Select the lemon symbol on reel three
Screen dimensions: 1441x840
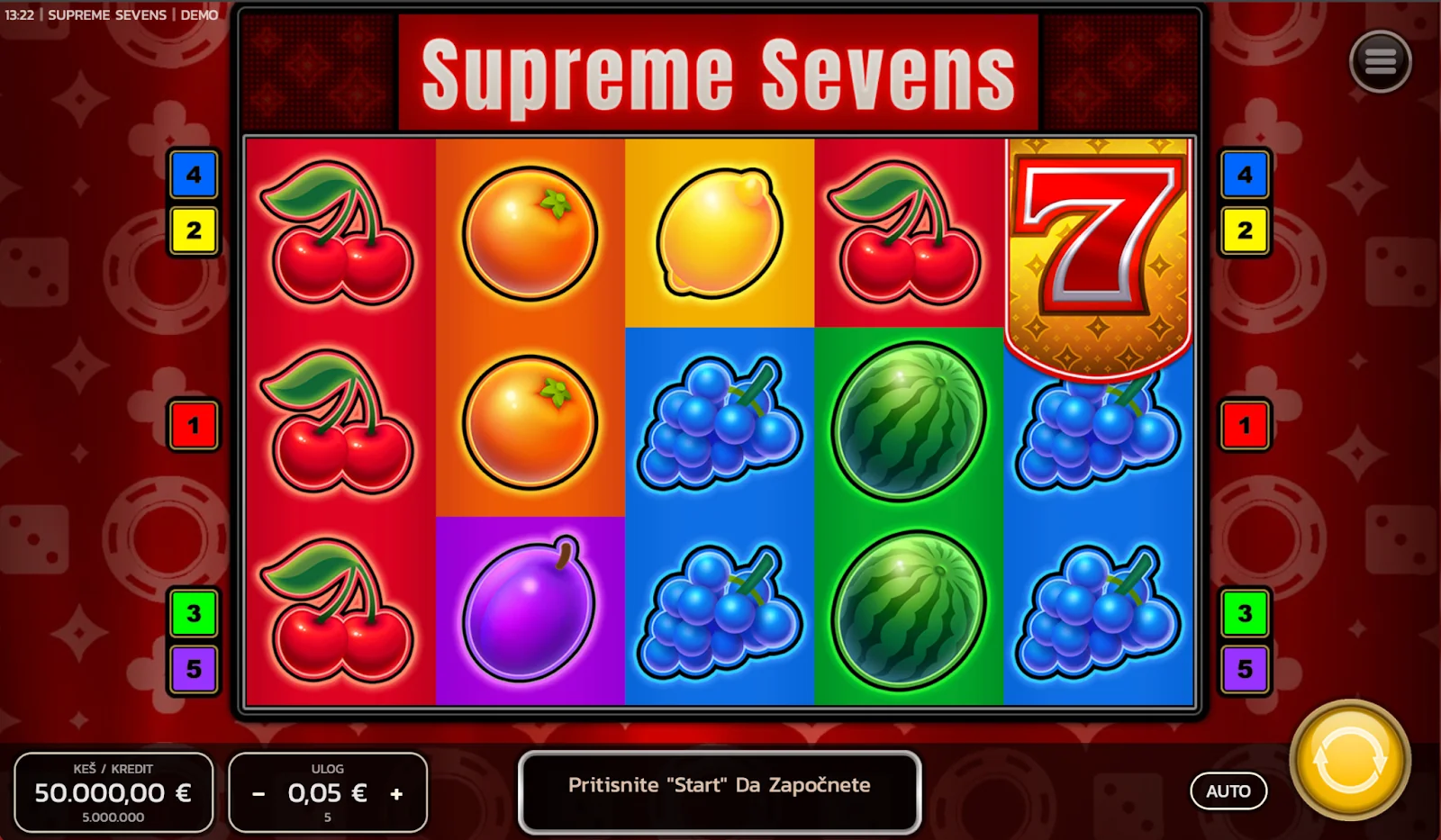pos(719,232)
